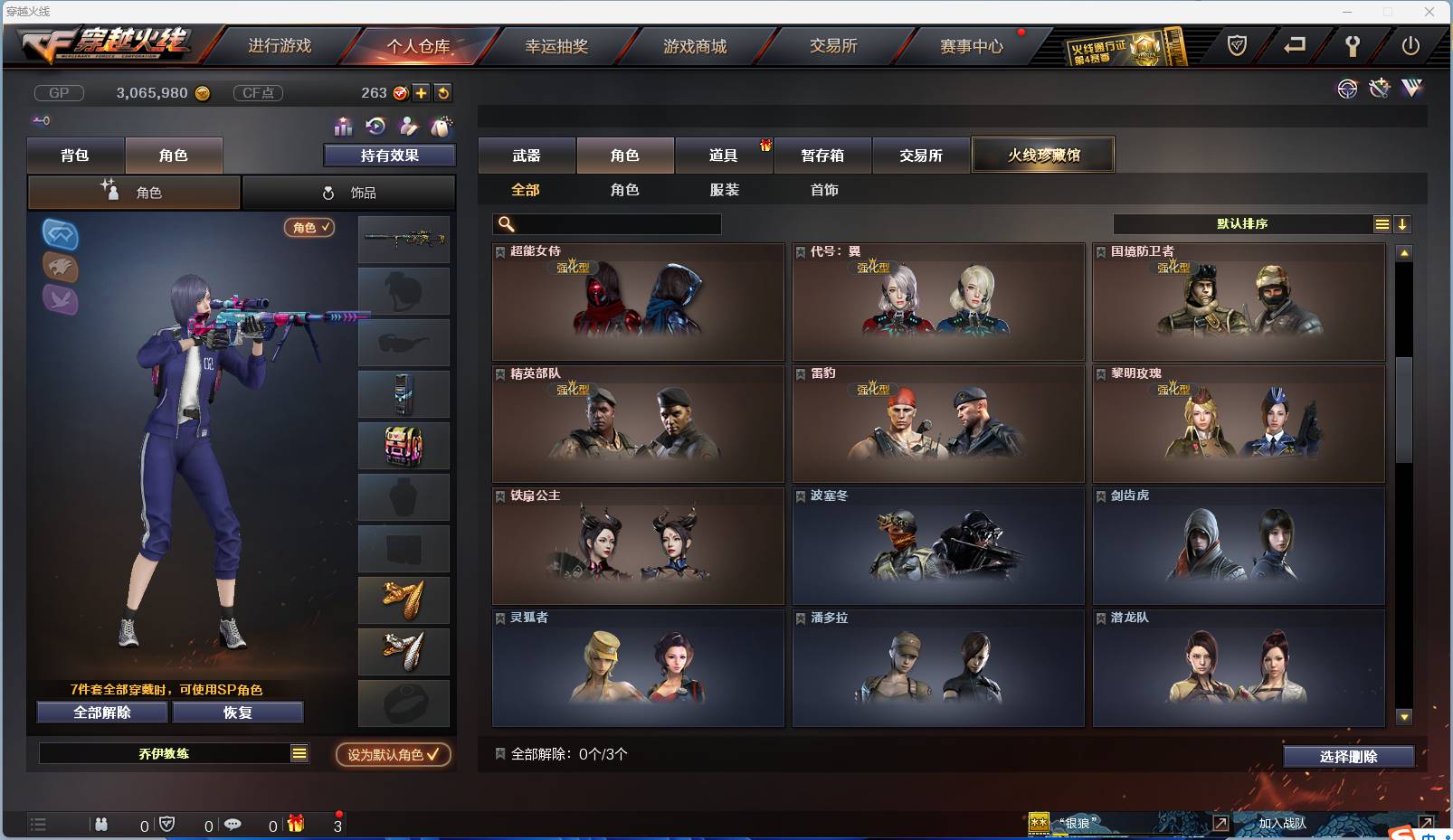Toggle the bookmark flag on 波塞冬 card
This screenshot has height=840, width=1453.
pos(800,495)
